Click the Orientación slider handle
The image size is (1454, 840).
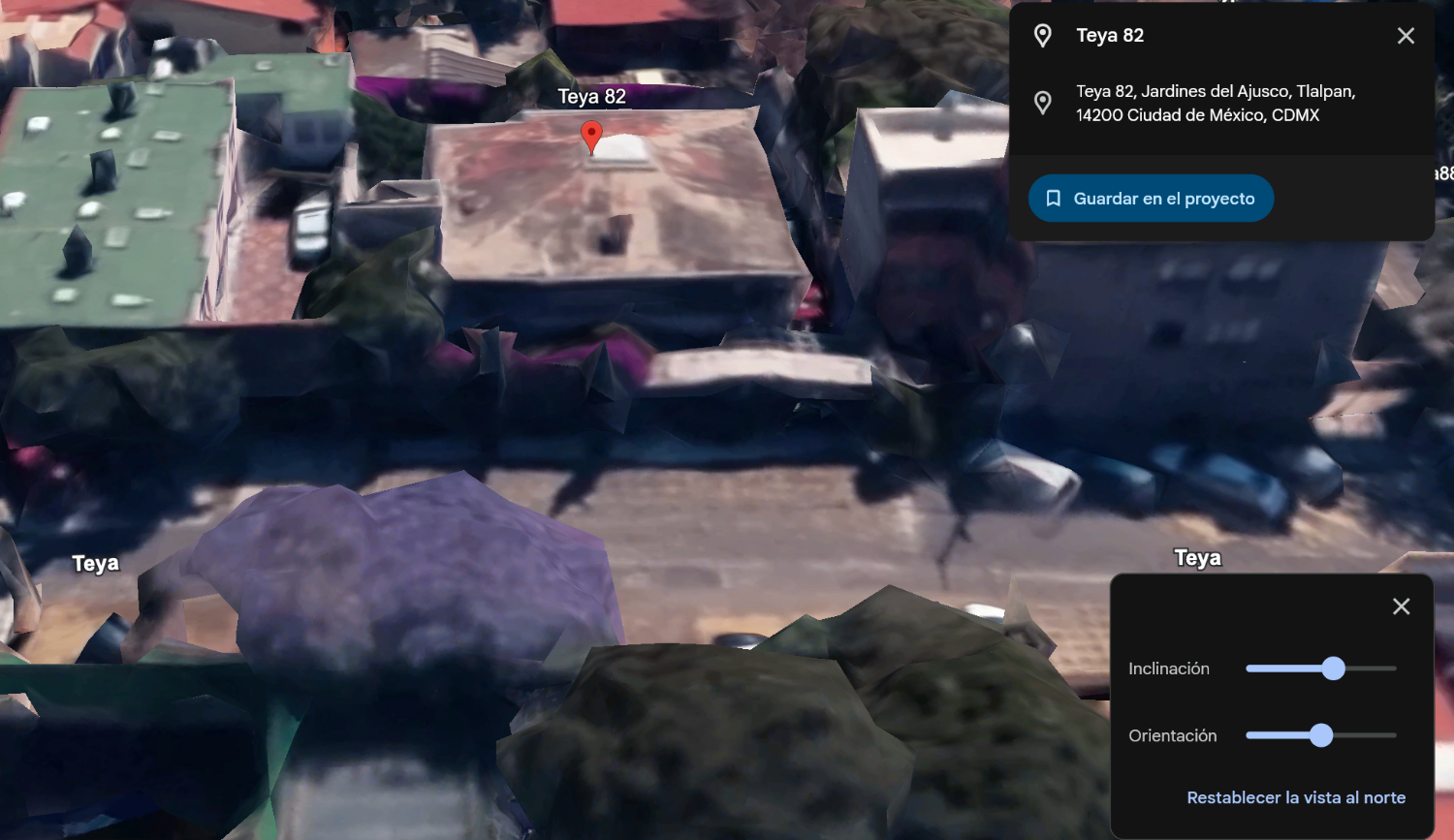click(x=1321, y=735)
